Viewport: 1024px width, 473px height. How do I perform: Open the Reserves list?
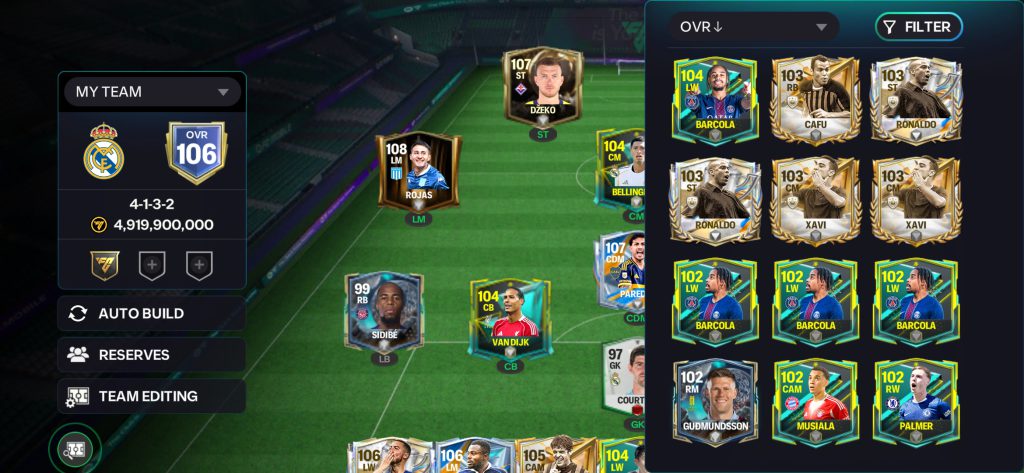(x=151, y=354)
